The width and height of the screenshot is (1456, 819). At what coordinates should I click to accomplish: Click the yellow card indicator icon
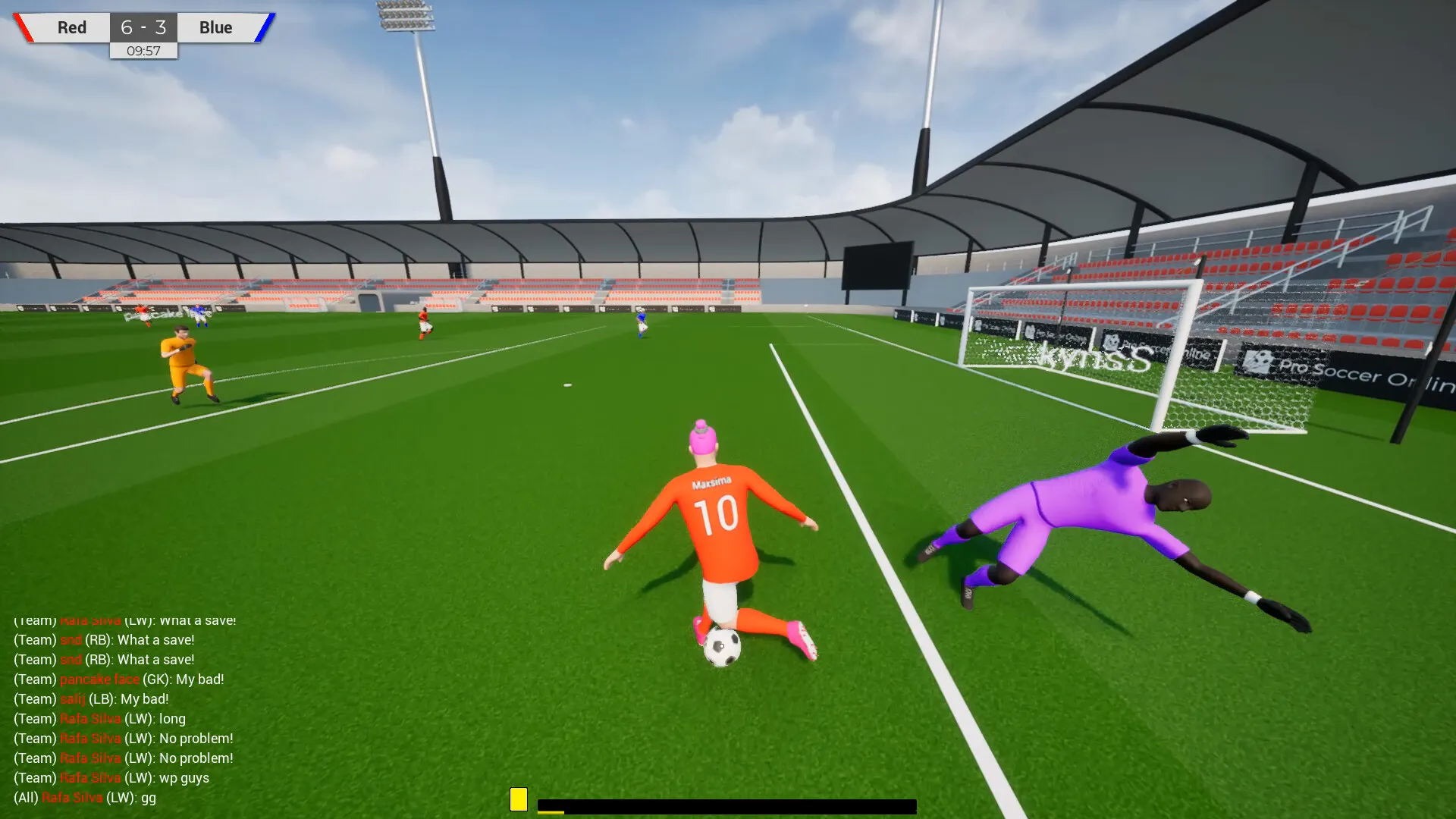click(x=520, y=798)
